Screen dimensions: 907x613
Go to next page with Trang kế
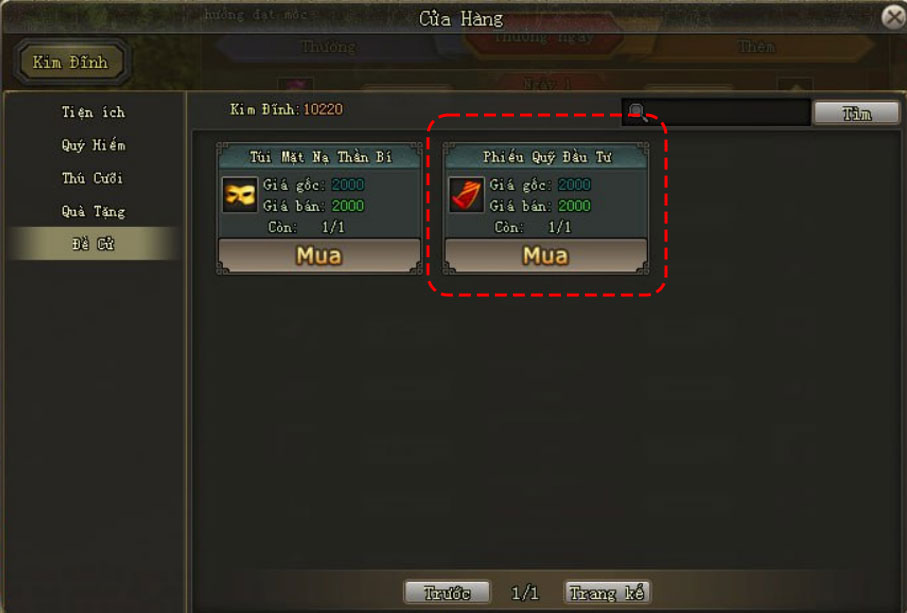pos(607,593)
